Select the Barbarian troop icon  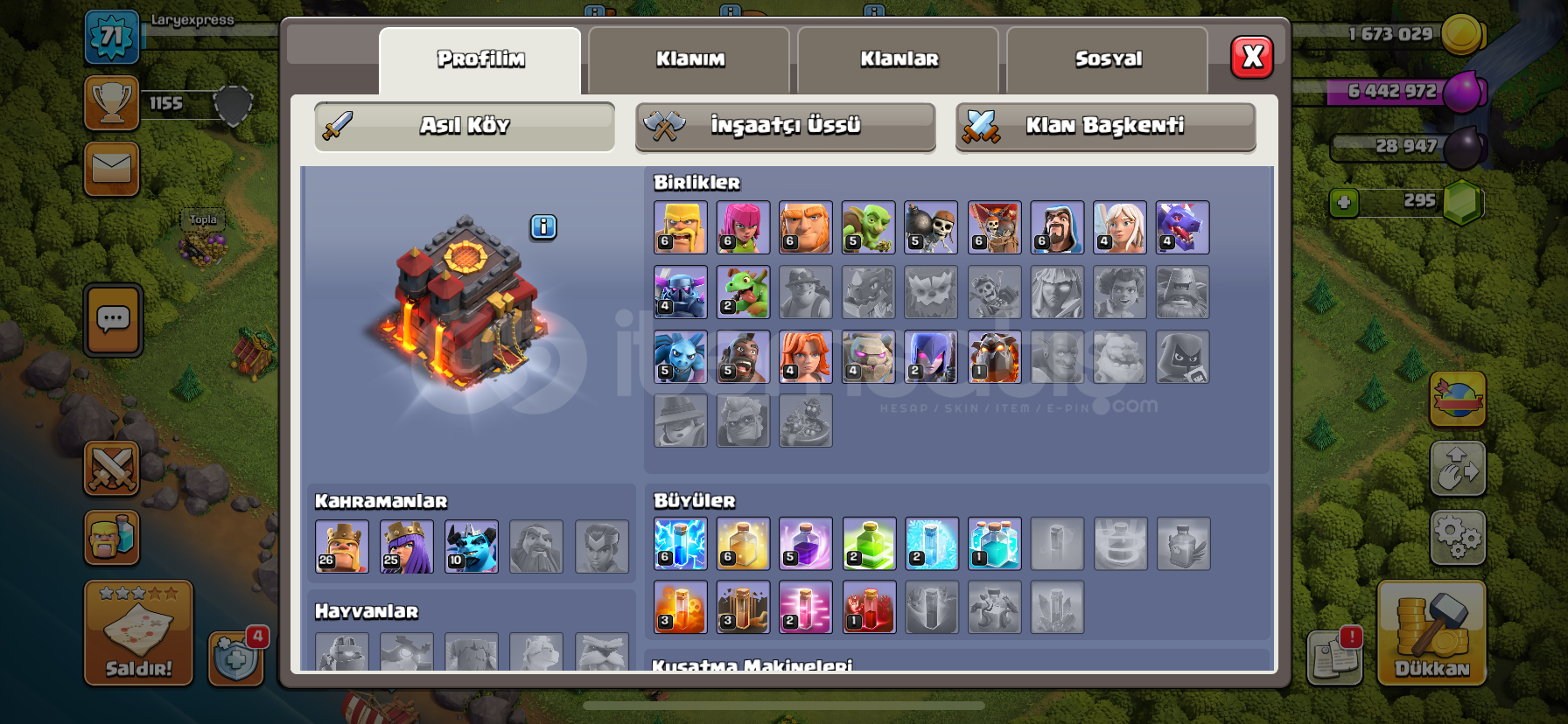point(680,227)
